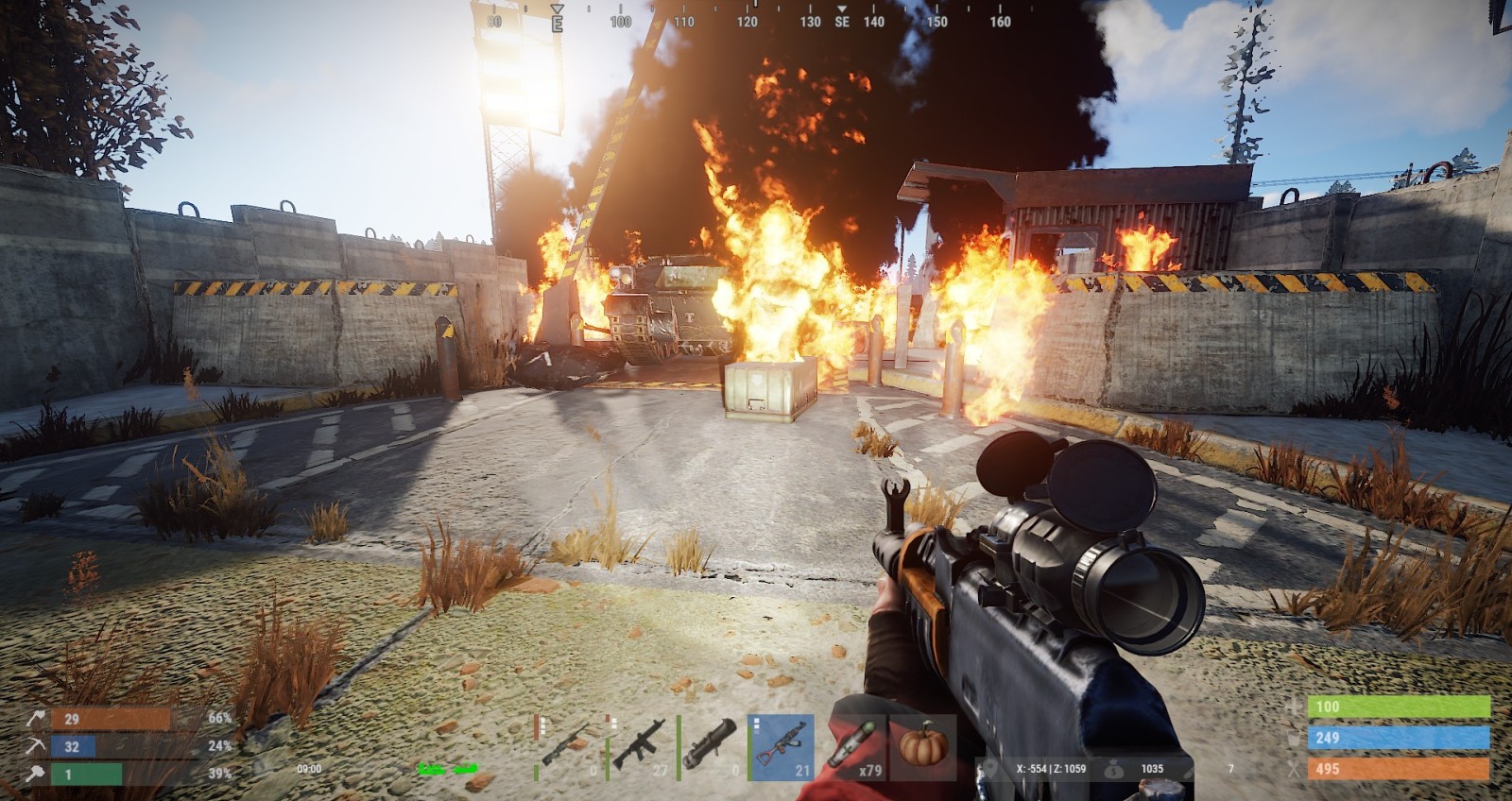Equip the black assault rifle with 27 rounds
Screen dimensions: 1512x801
(640, 746)
